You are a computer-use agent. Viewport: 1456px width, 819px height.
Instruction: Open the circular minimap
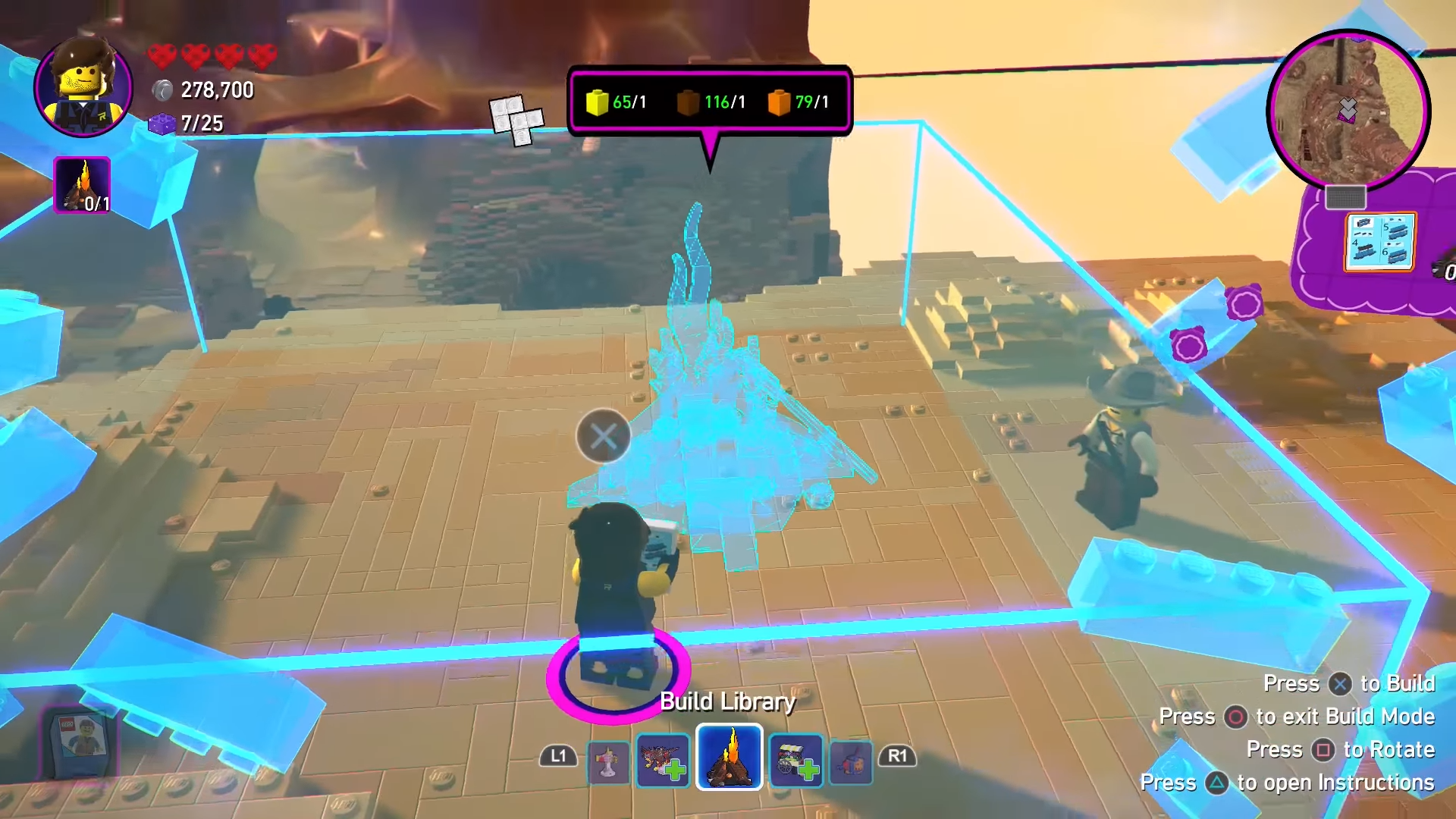tap(1348, 110)
